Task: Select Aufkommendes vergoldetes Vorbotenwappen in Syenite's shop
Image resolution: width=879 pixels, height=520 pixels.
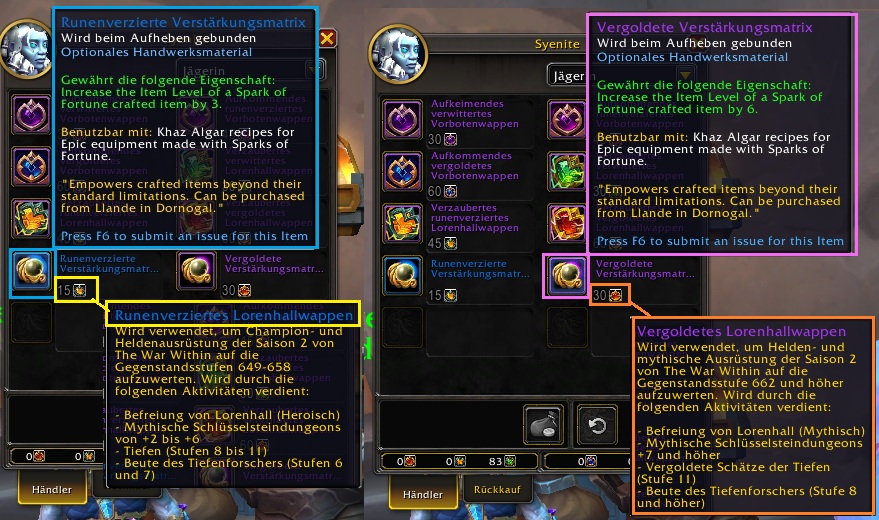Action: coord(402,168)
